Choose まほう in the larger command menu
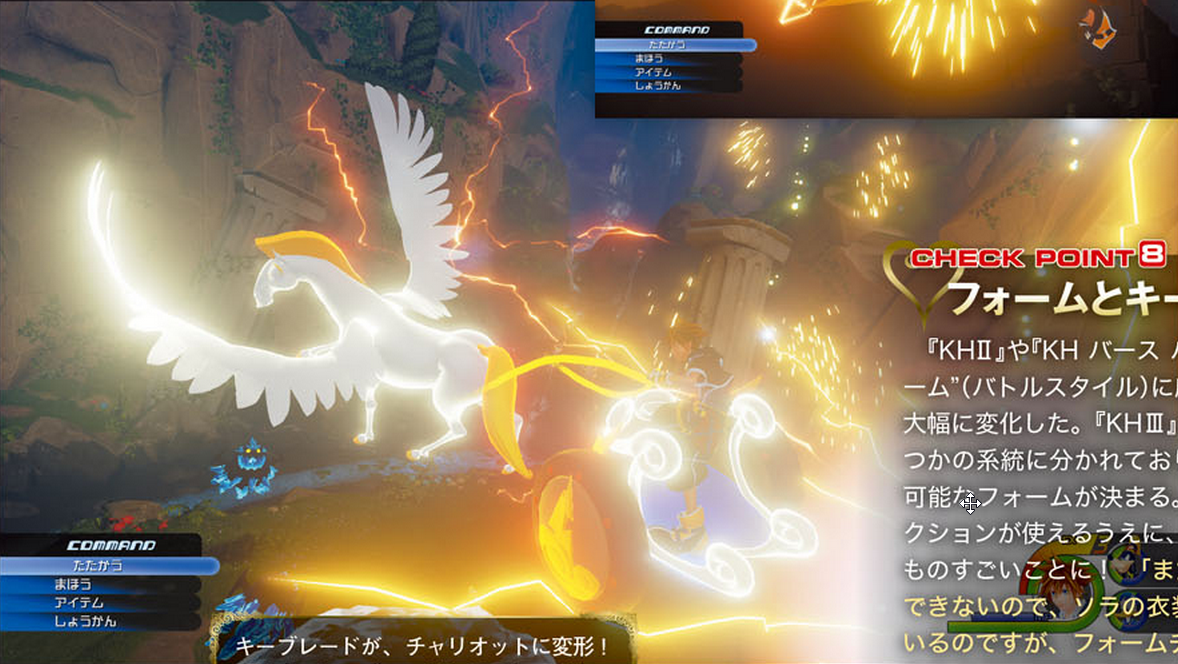The height and width of the screenshot is (664, 1178). (x=99, y=585)
